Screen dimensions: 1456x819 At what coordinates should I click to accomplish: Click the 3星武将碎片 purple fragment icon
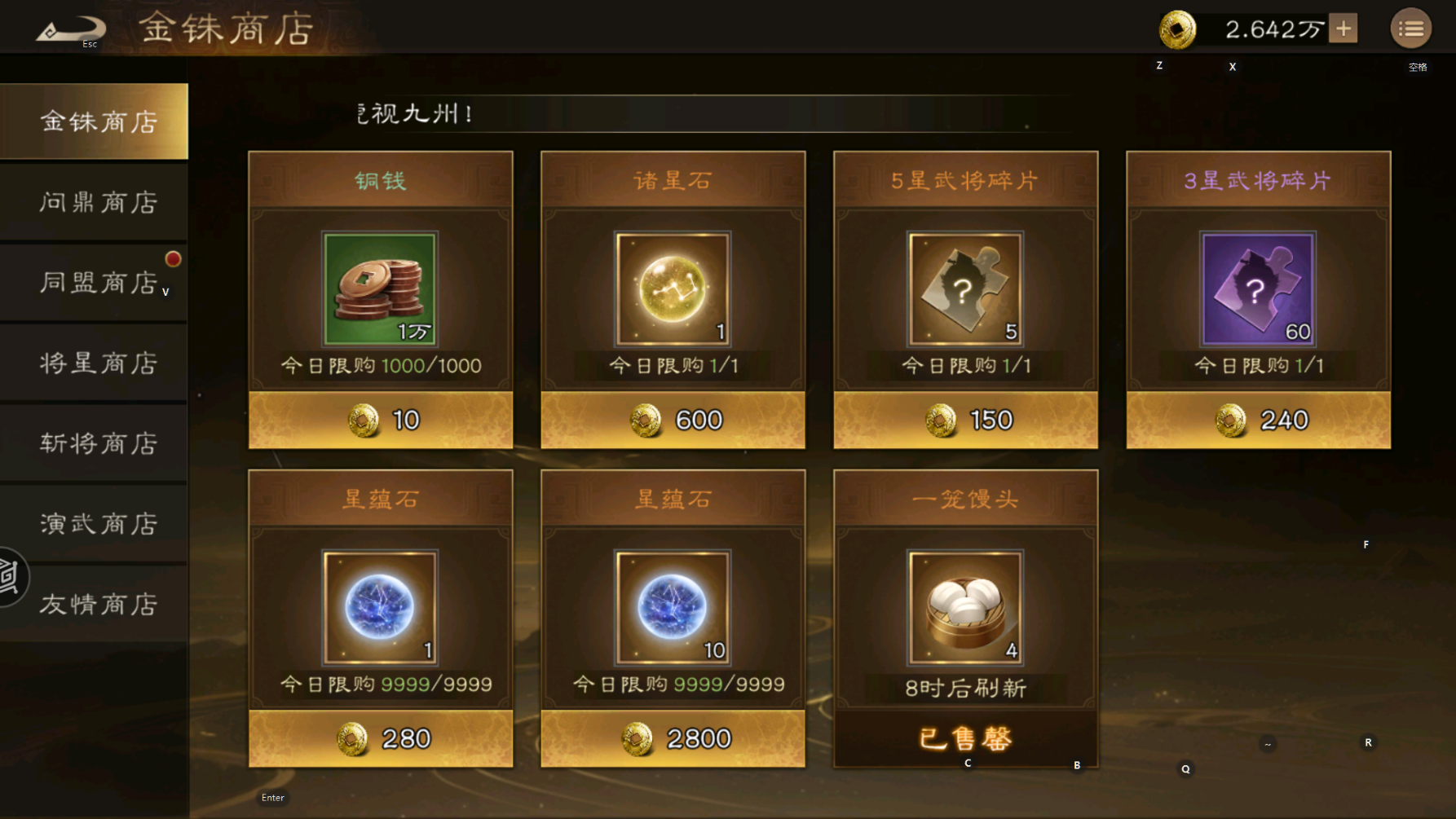click(1257, 288)
